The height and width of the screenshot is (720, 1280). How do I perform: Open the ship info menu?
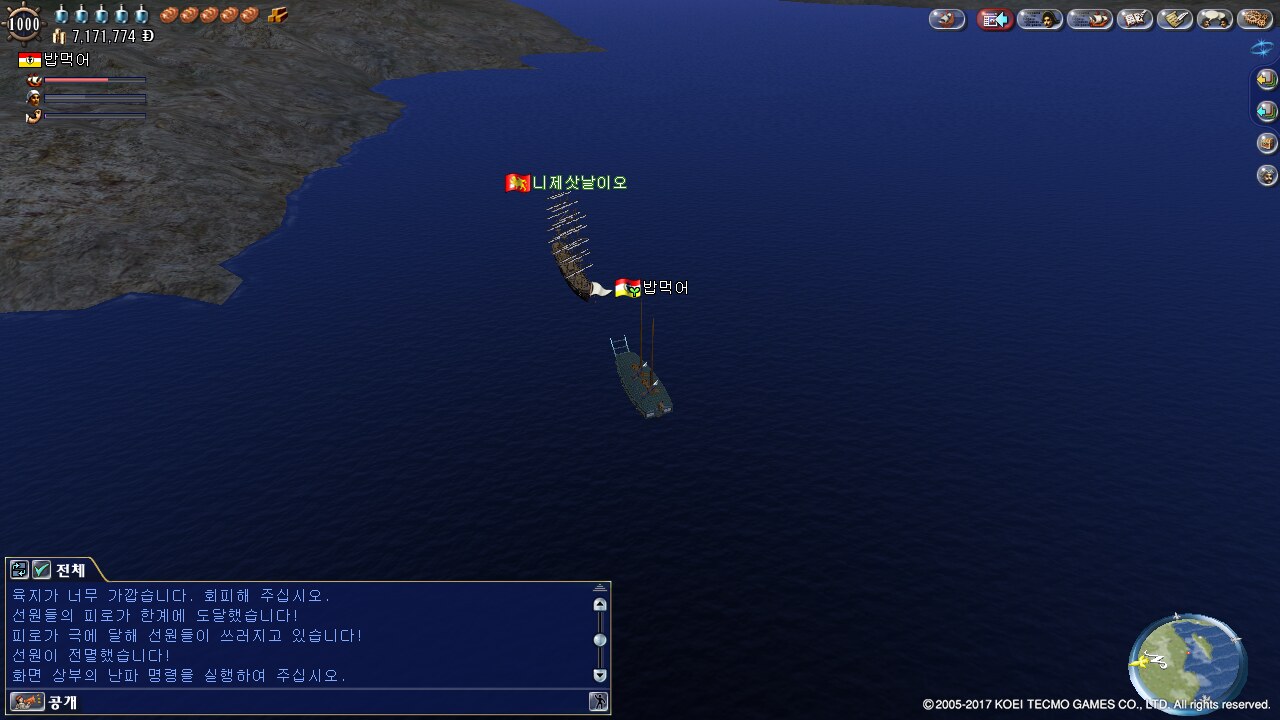(1089, 19)
